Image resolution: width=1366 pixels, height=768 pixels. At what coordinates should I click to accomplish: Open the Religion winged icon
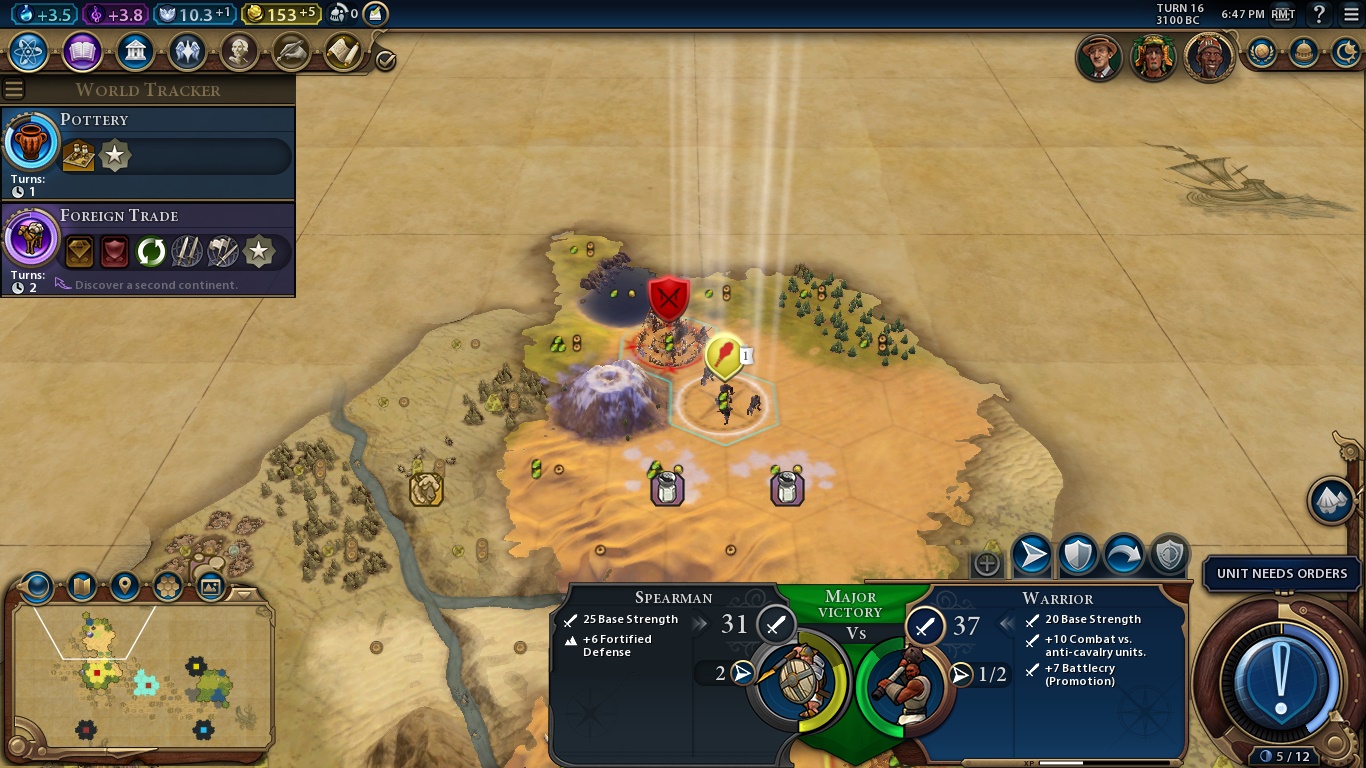[x=188, y=51]
